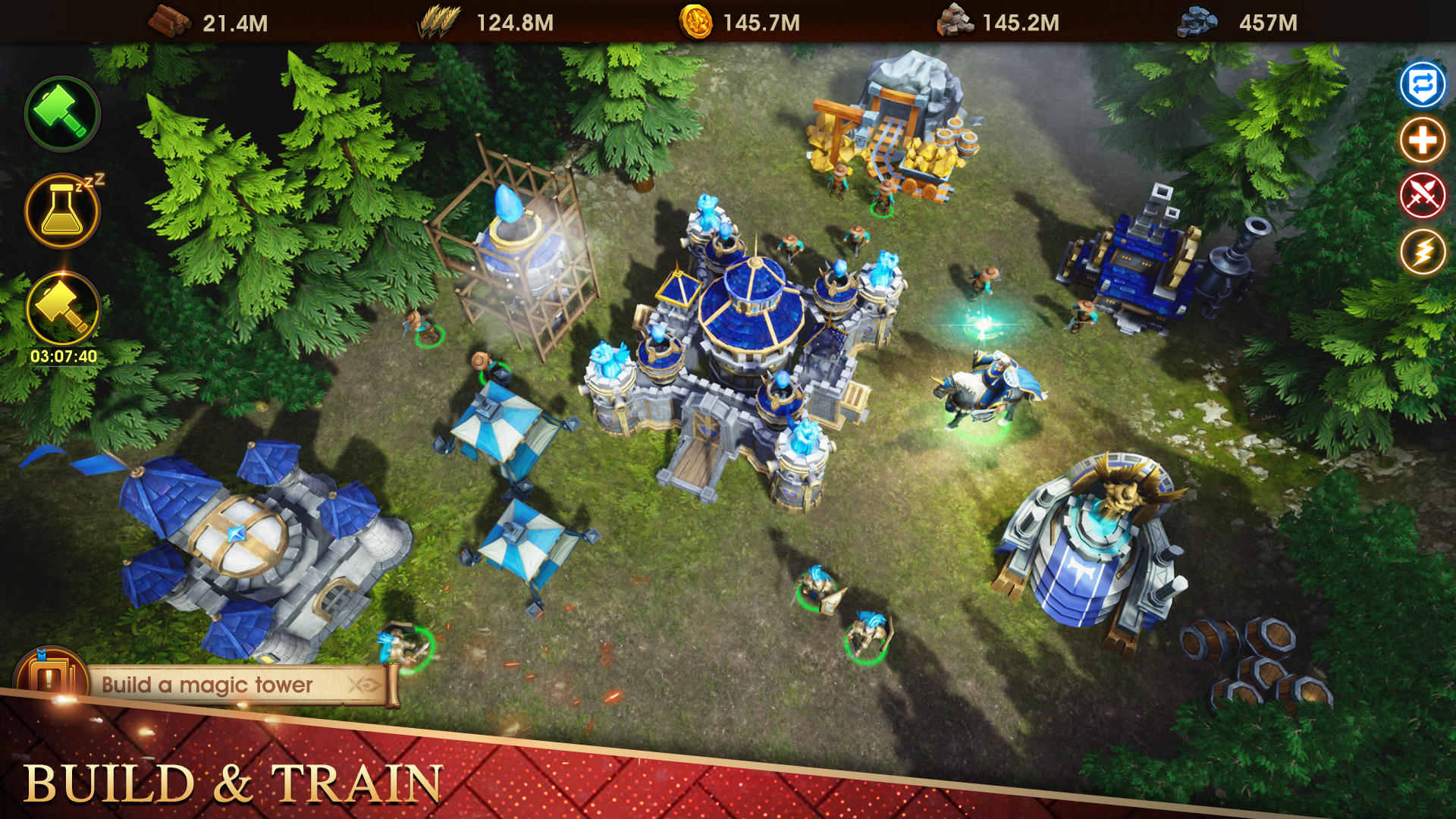The image size is (1456, 819).
Task: Check the wheat resource showing 124.8M
Action: [438, 23]
